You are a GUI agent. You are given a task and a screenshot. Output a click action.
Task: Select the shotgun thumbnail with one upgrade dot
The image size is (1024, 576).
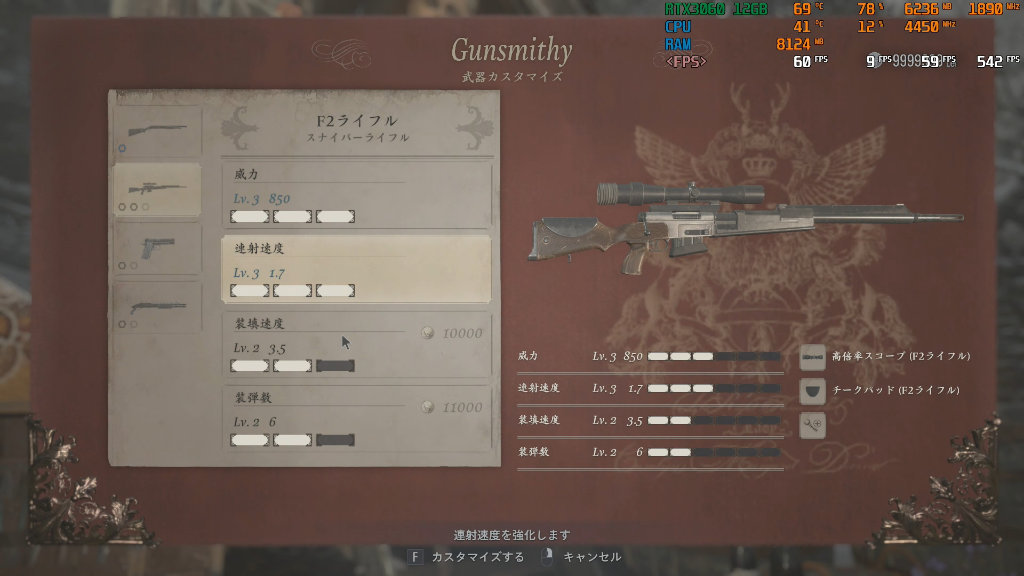[x=156, y=130]
